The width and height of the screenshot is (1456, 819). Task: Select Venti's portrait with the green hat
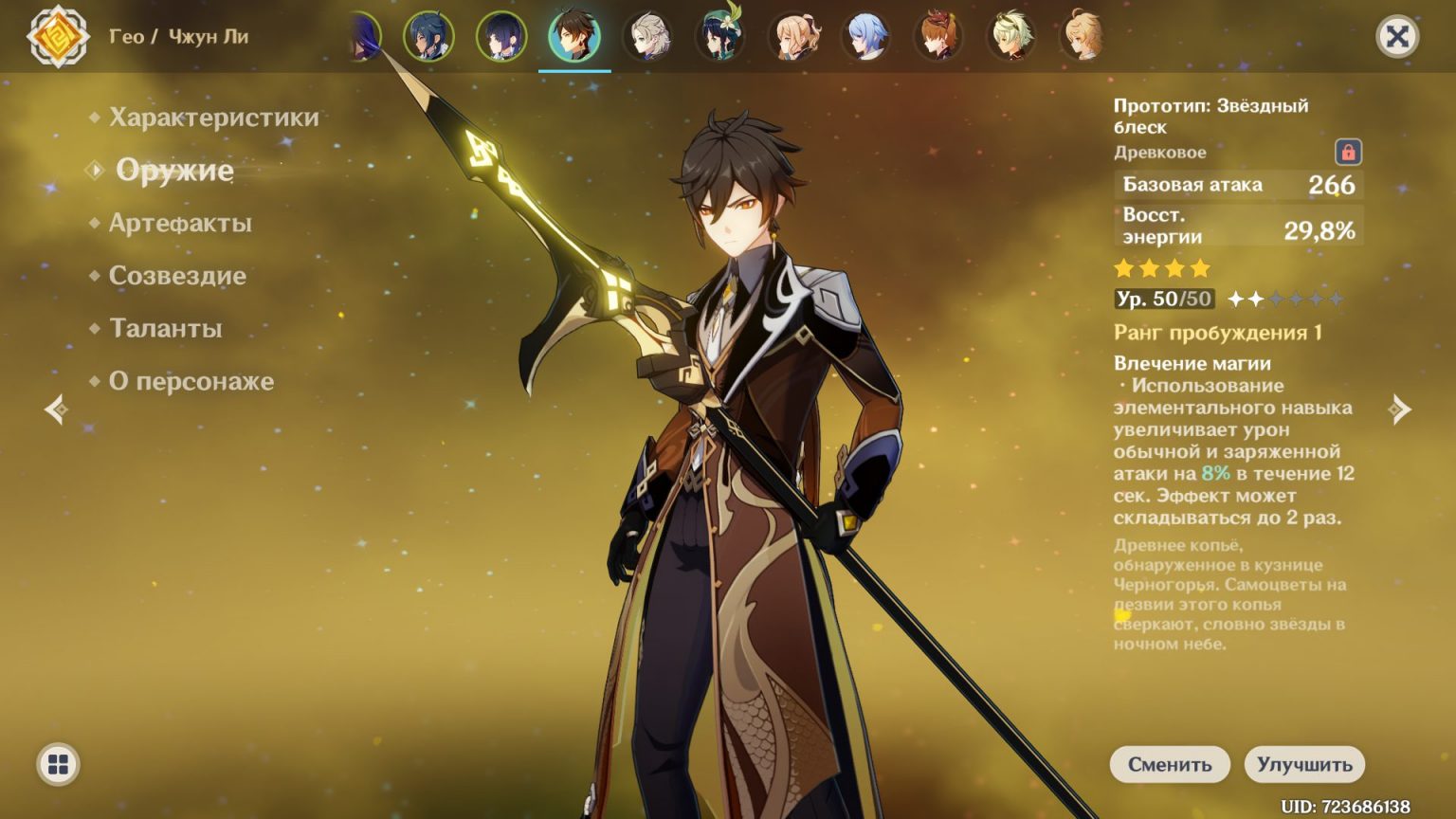[x=720, y=36]
